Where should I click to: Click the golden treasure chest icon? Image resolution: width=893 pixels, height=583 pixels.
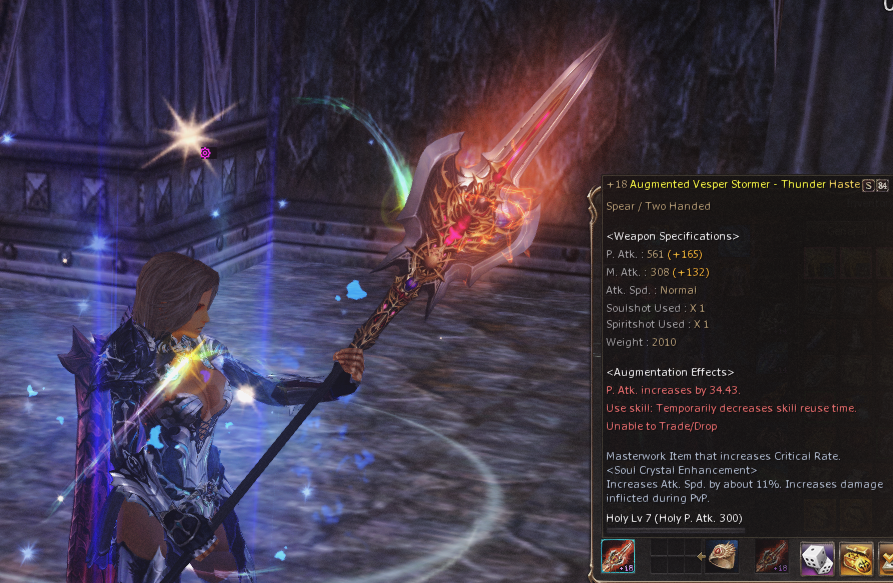tap(855, 558)
